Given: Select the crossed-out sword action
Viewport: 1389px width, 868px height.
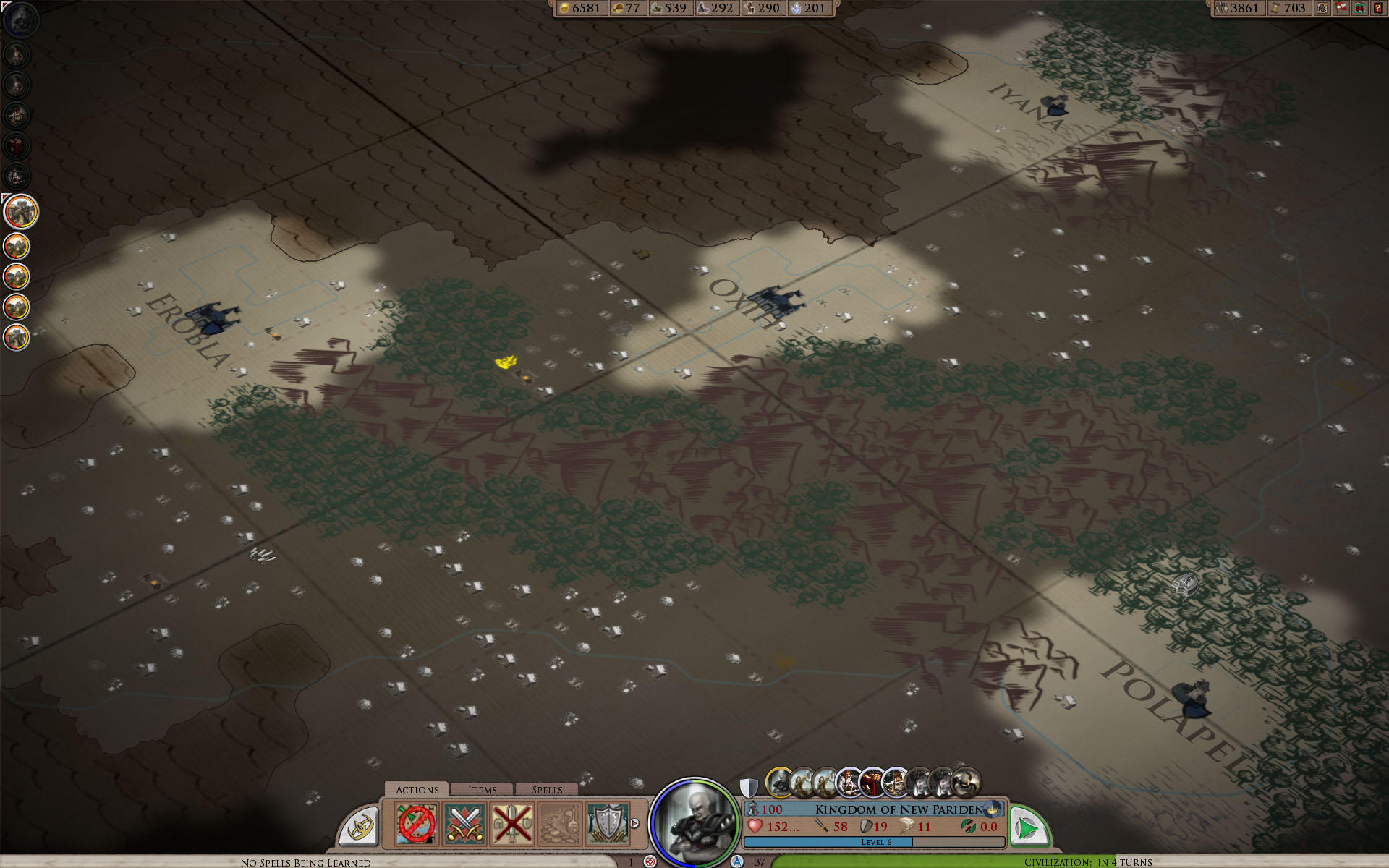Looking at the screenshot, I should [512, 825].
